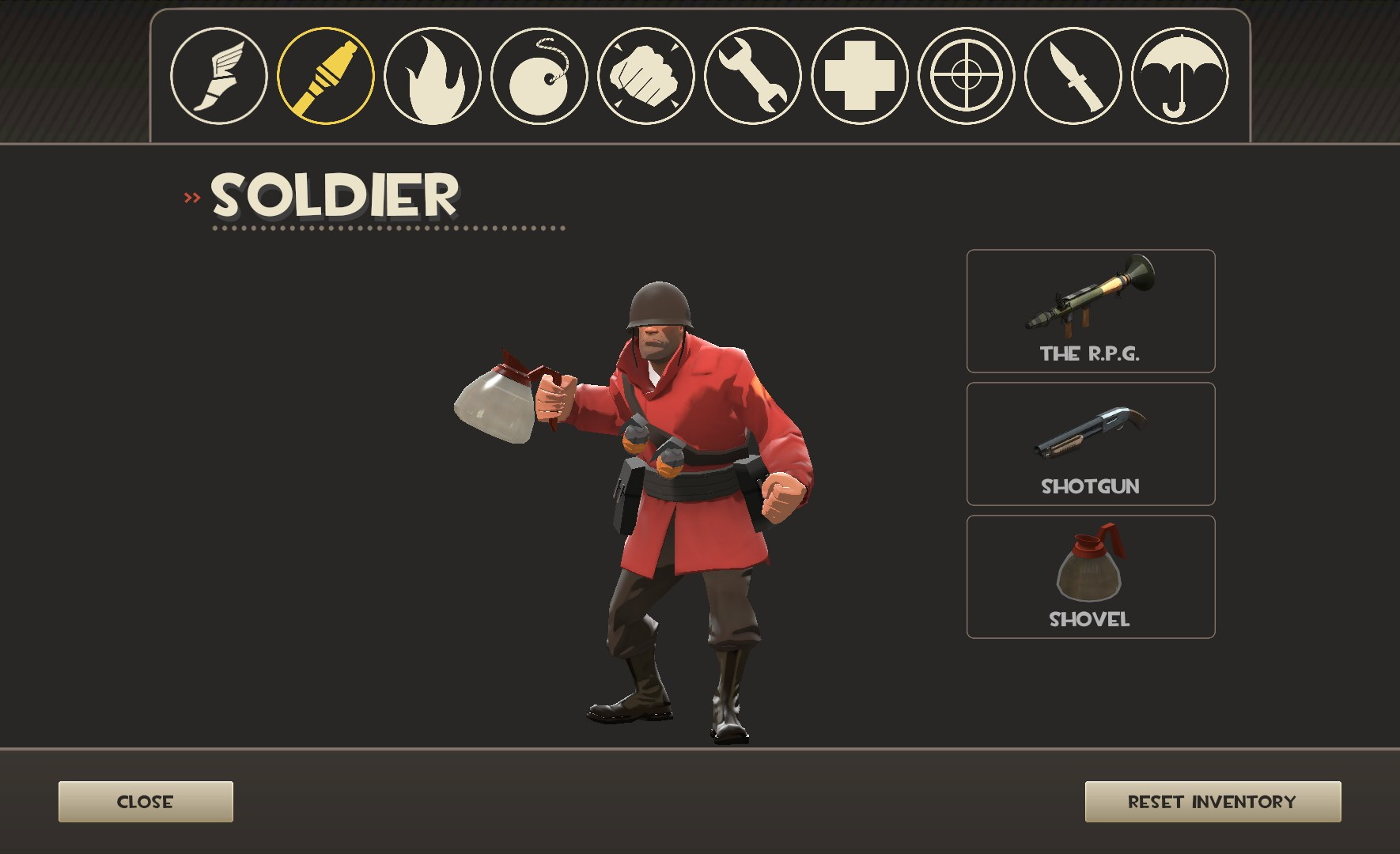Select the Sniper crosshair icon
The width and height of the screenshot is (1400, 854).
tap(967, 76)
